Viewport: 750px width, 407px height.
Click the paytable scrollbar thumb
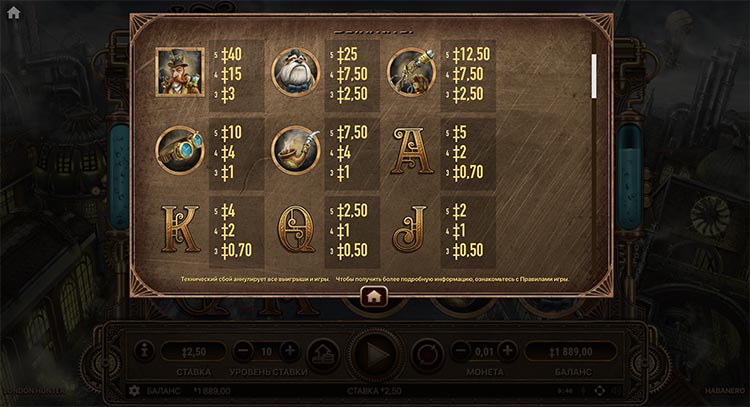point(595,74)
